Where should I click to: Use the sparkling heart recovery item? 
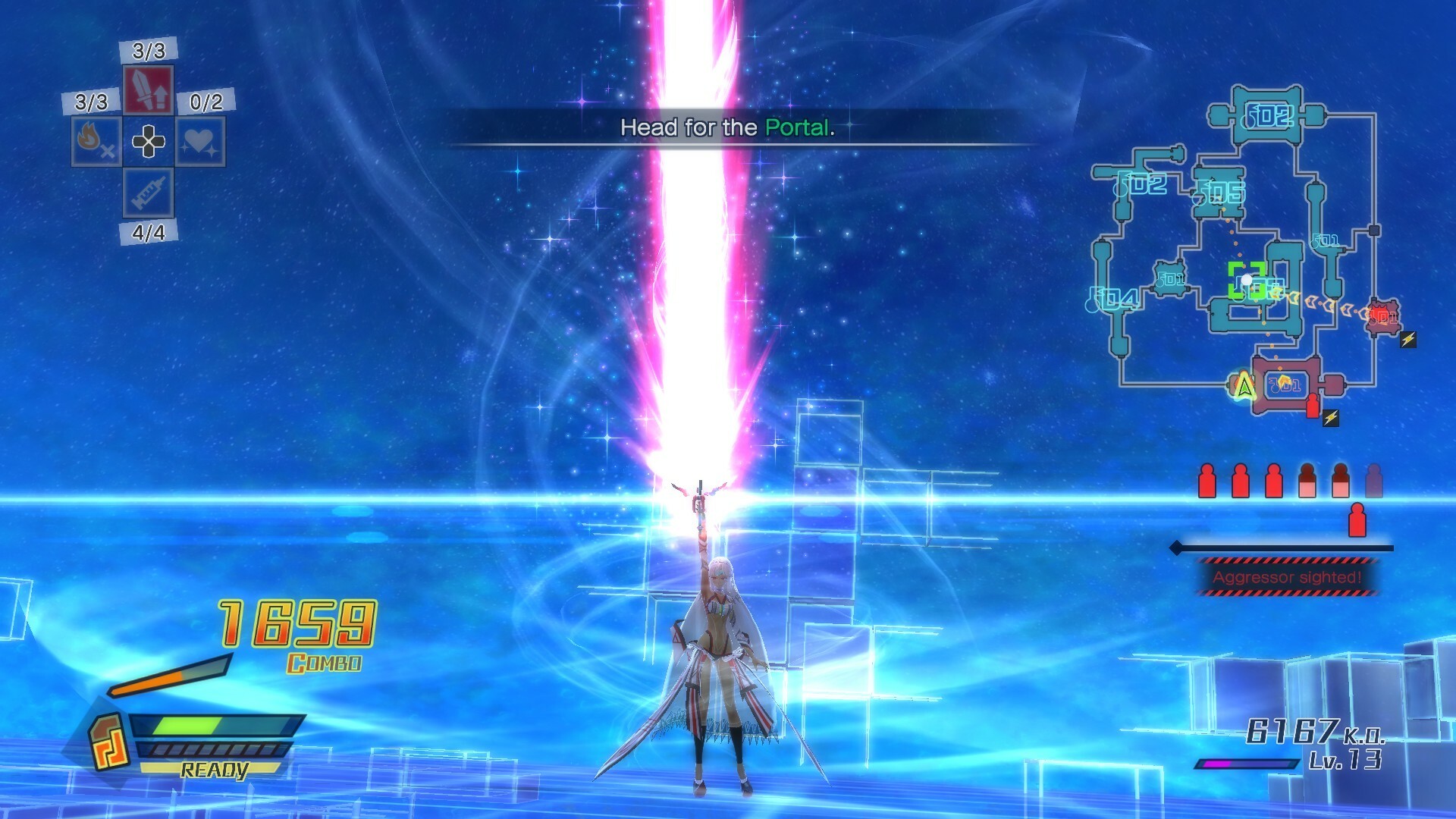pyautogui.click(x=200, y=141)
